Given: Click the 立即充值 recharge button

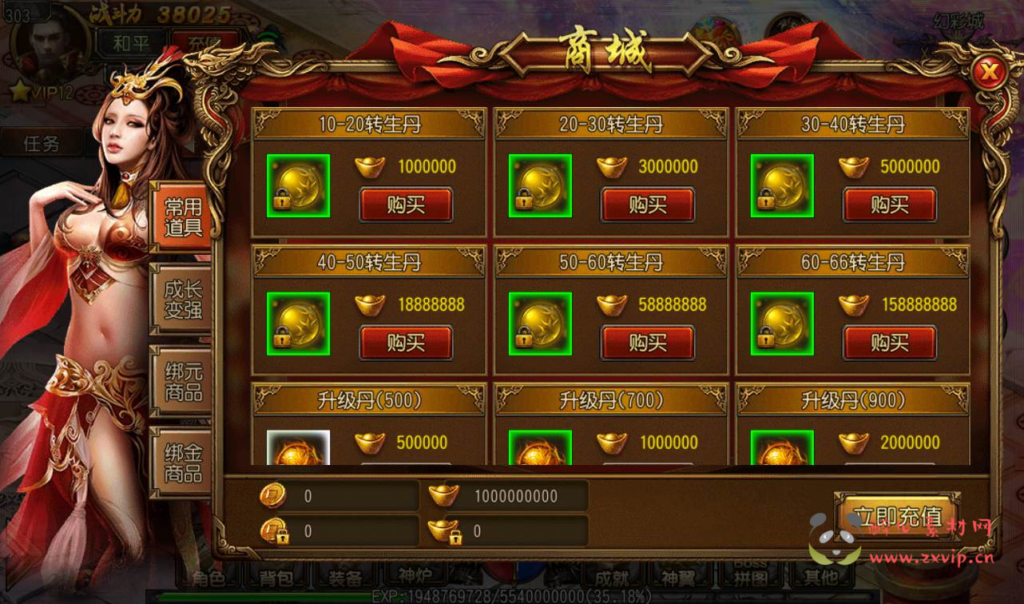Looking at the screenshot, I should [897, 517].
